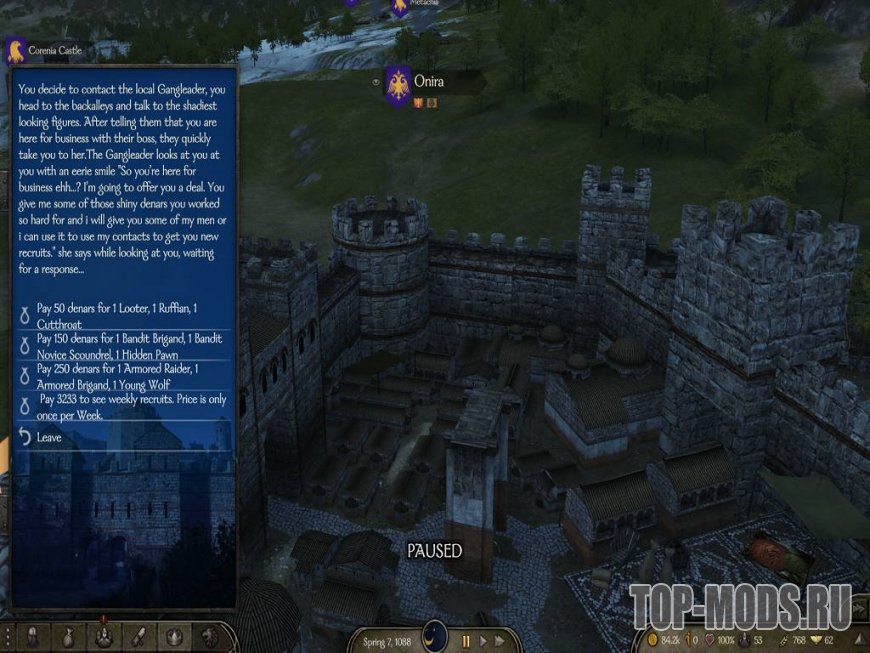Resume time at normal speed

pos(484,640)
